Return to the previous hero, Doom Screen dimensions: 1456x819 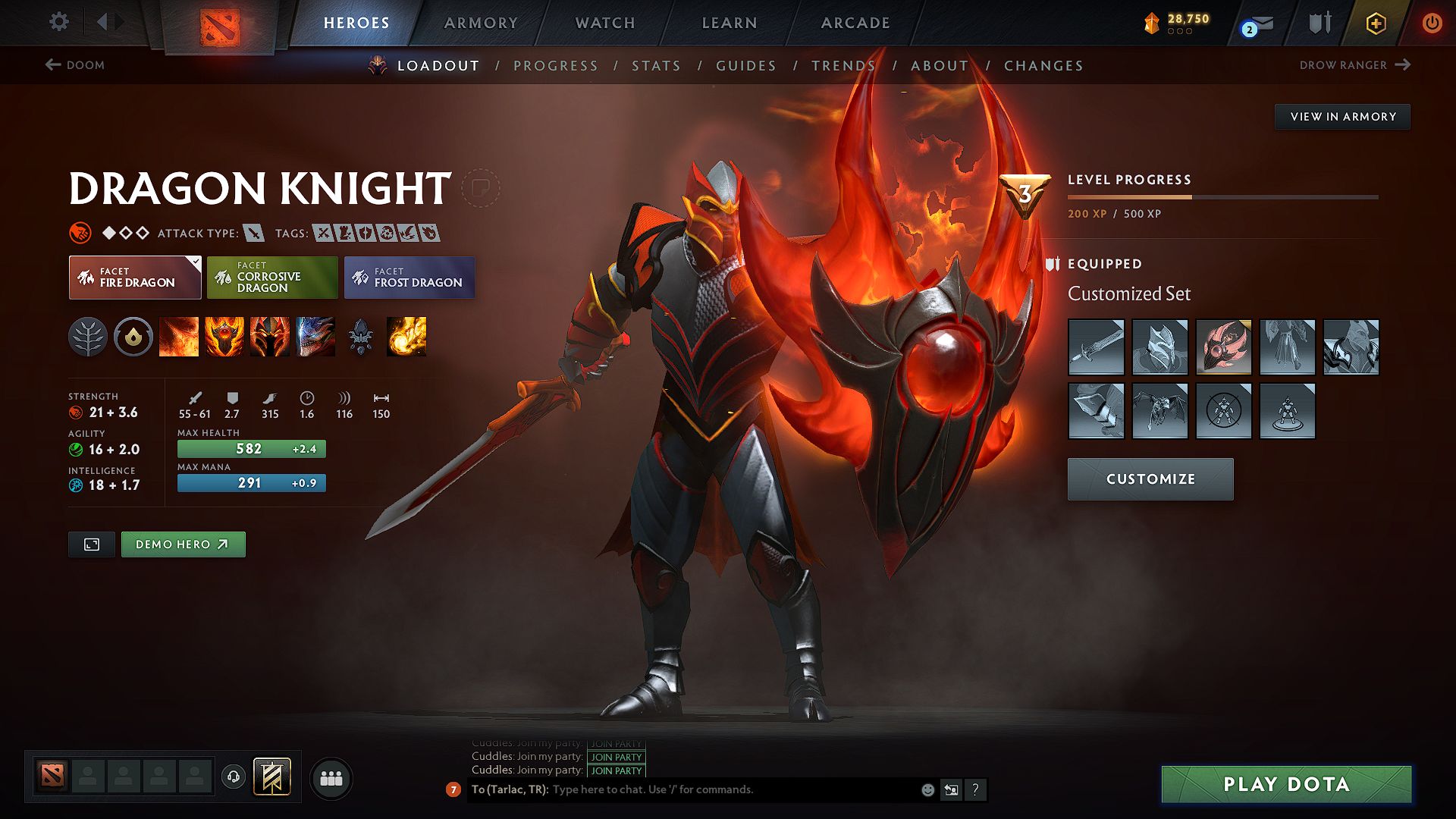(x=74, y=65)
